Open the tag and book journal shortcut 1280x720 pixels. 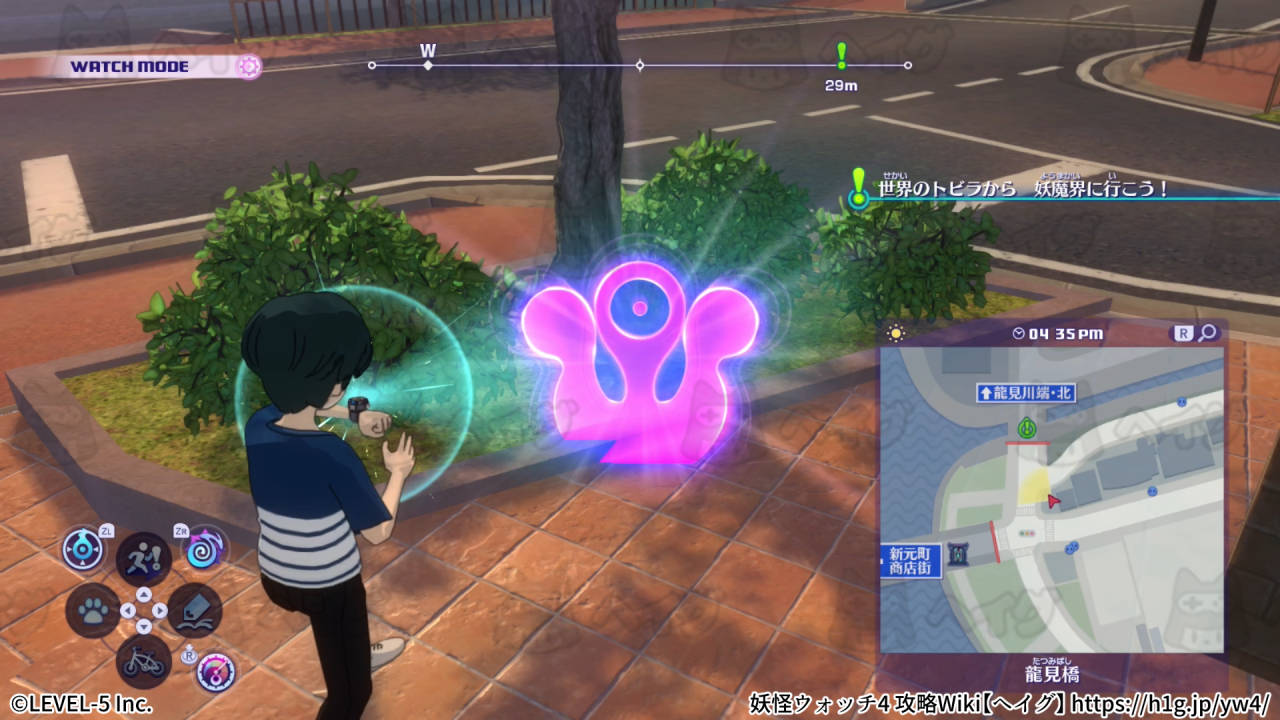coord(195,610)
